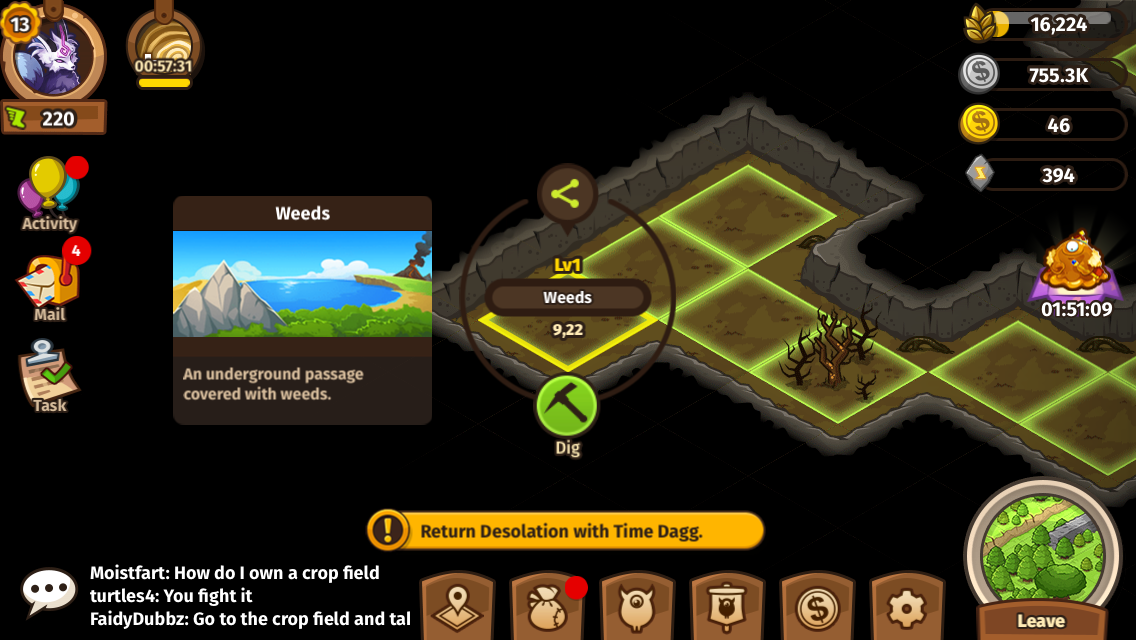Dig the Weeds tile
Viewport: 1136px width, 640px height.
point(567,406)
